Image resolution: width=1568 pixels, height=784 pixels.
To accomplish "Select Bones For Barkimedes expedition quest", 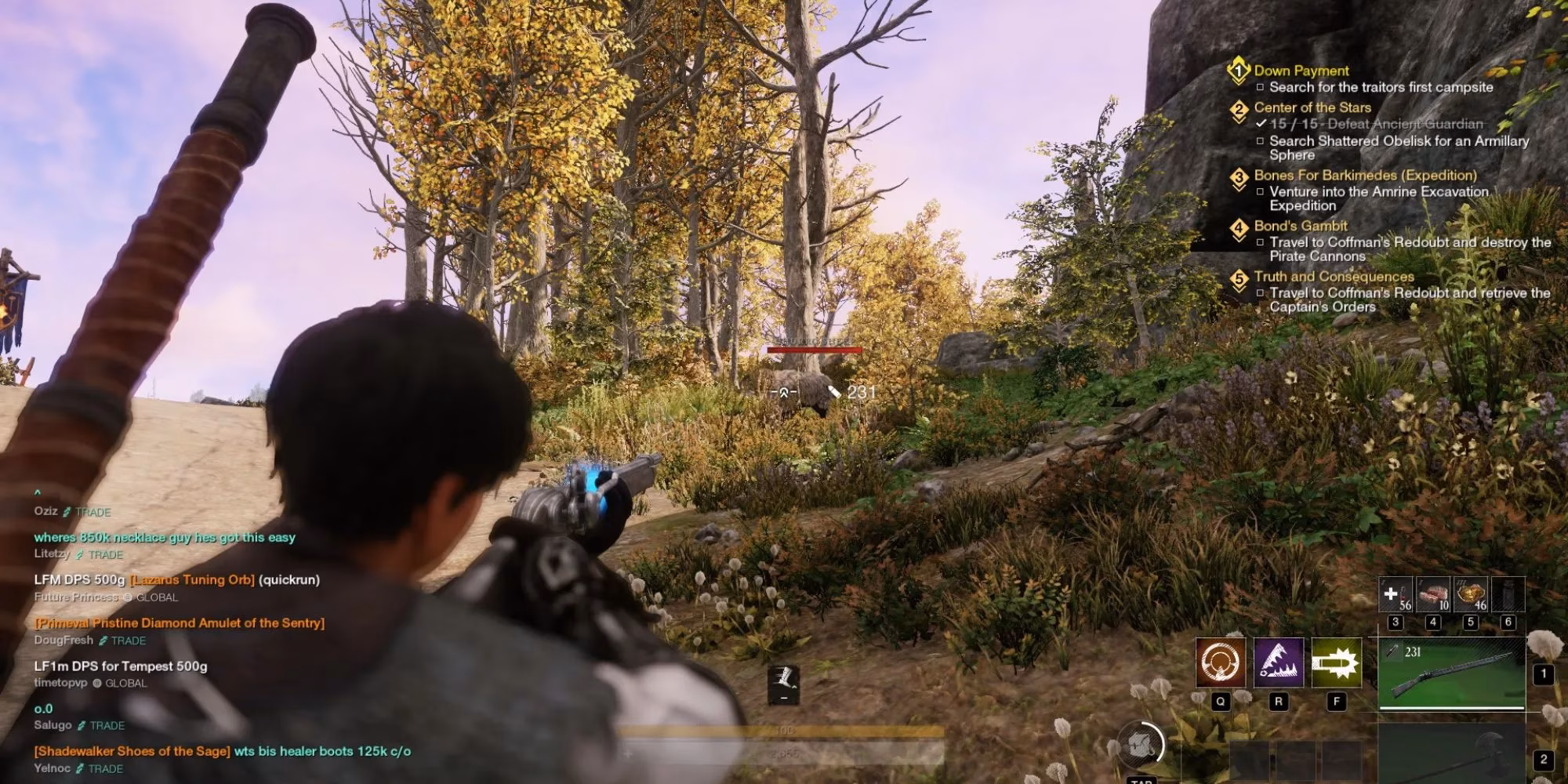I will point(1364,175).
